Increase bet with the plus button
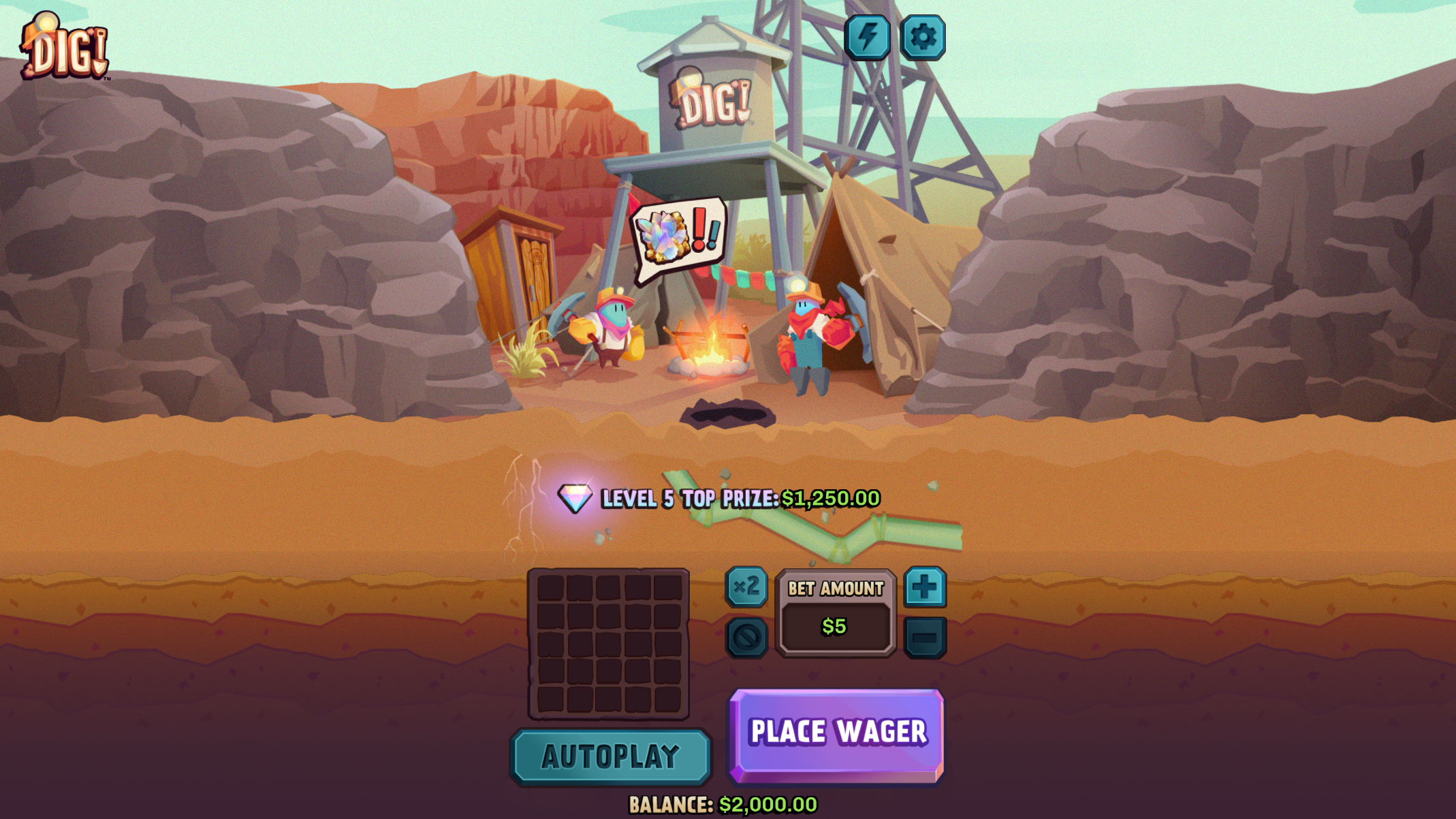 (x=924, y=587)
